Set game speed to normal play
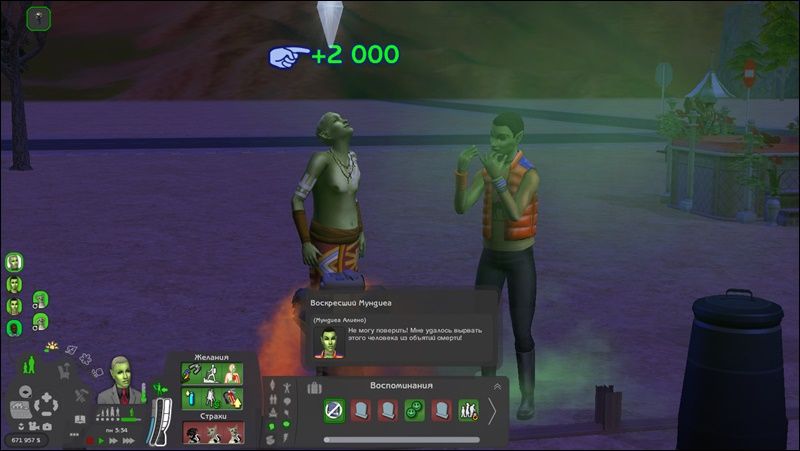The height and width of the screenshot is (451, 800). click(x=103, y=440)
